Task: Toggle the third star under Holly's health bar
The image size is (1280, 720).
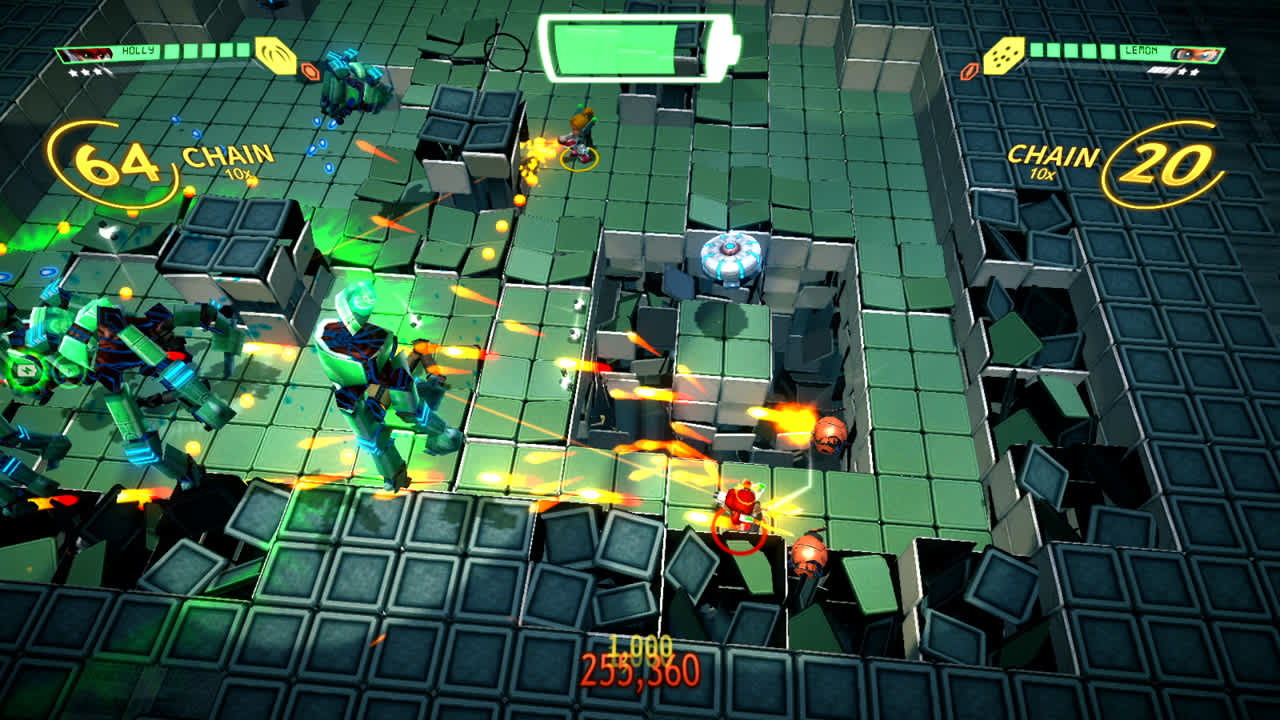Action: point(98,72)
